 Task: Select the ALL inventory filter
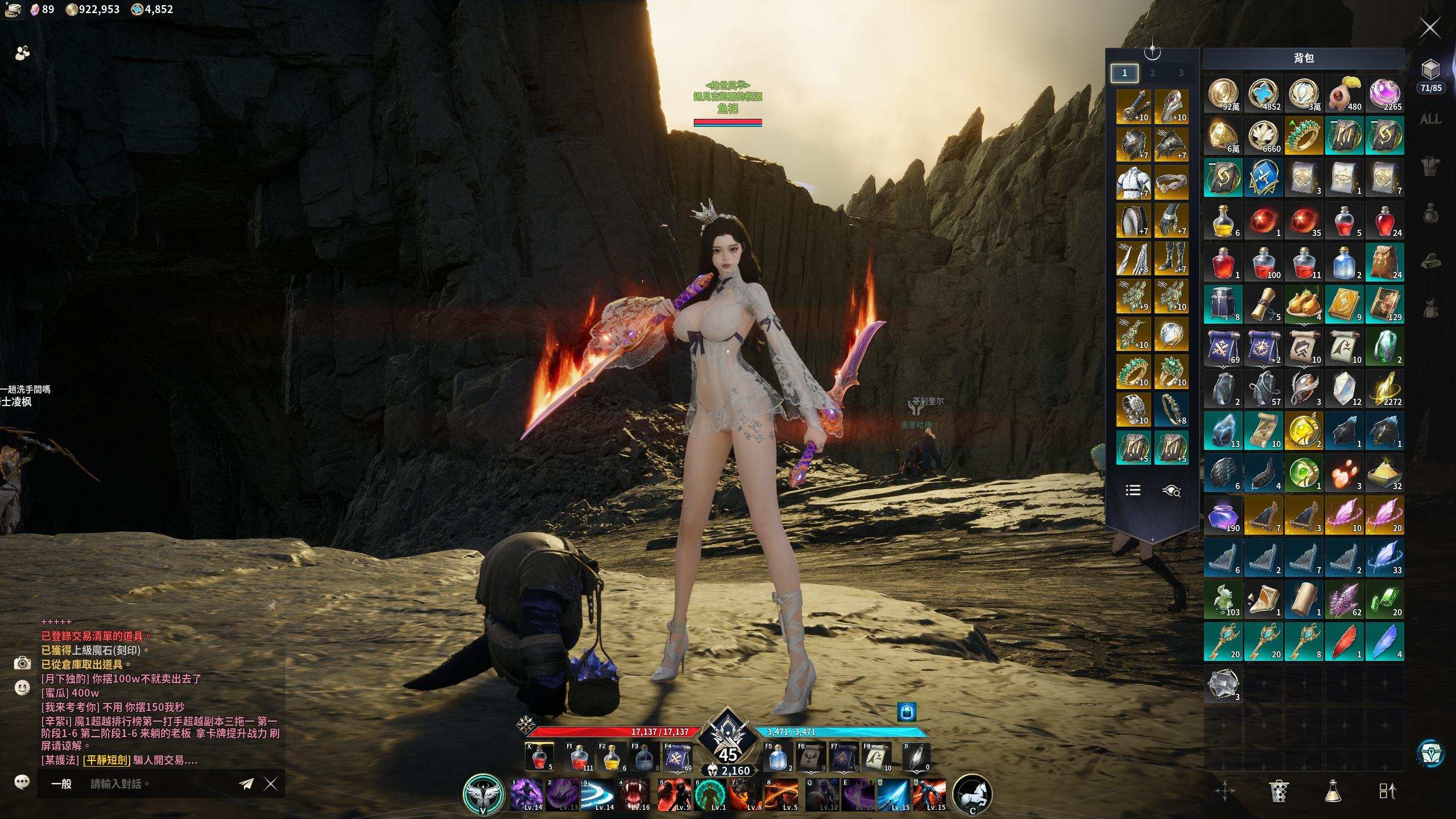coord(1430,119)
